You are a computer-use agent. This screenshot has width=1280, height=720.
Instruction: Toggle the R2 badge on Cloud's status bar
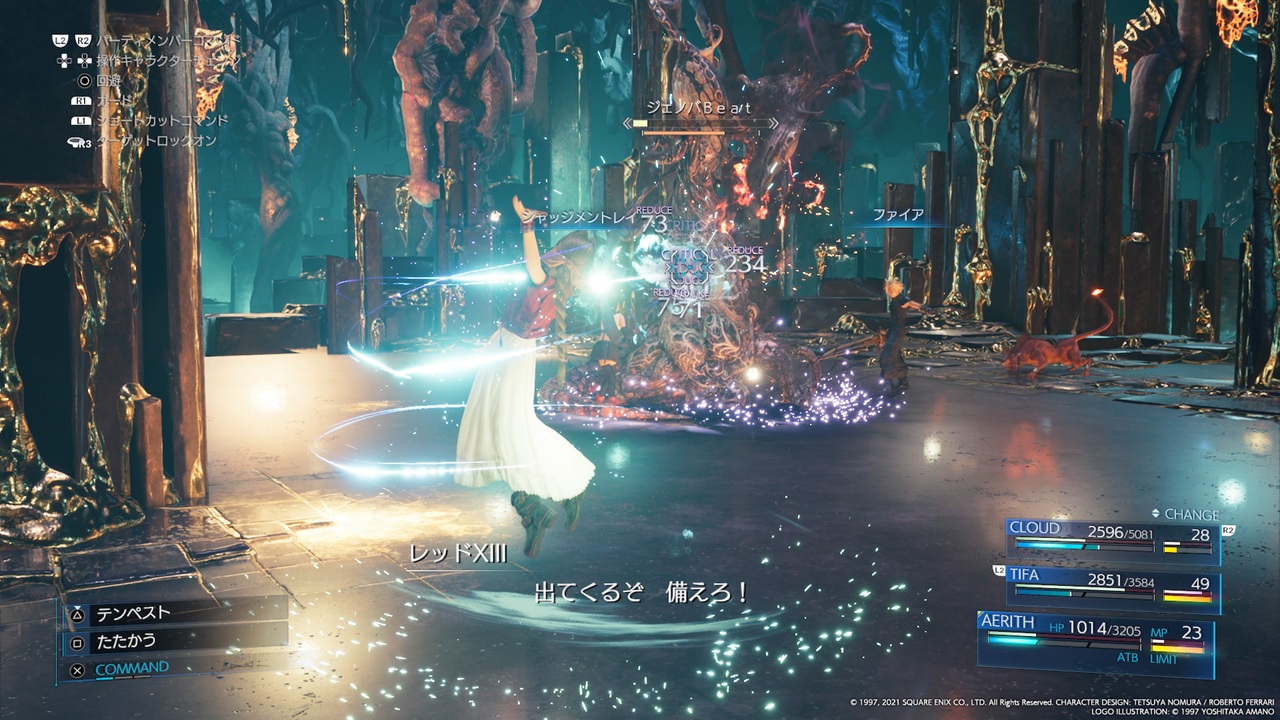click(1226, 529)
